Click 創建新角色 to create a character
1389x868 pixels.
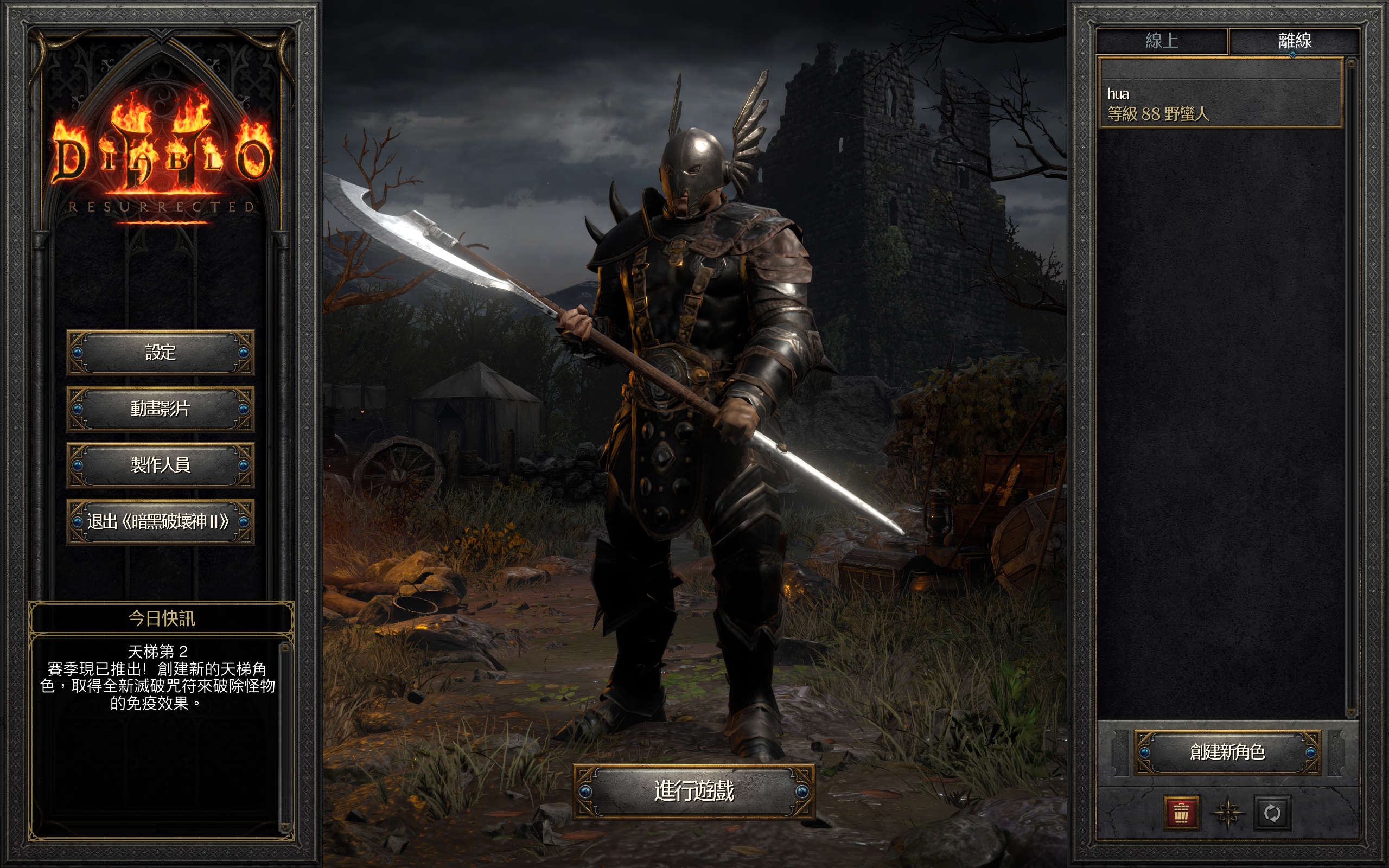pyautogui.click(x=1227, y=752)
